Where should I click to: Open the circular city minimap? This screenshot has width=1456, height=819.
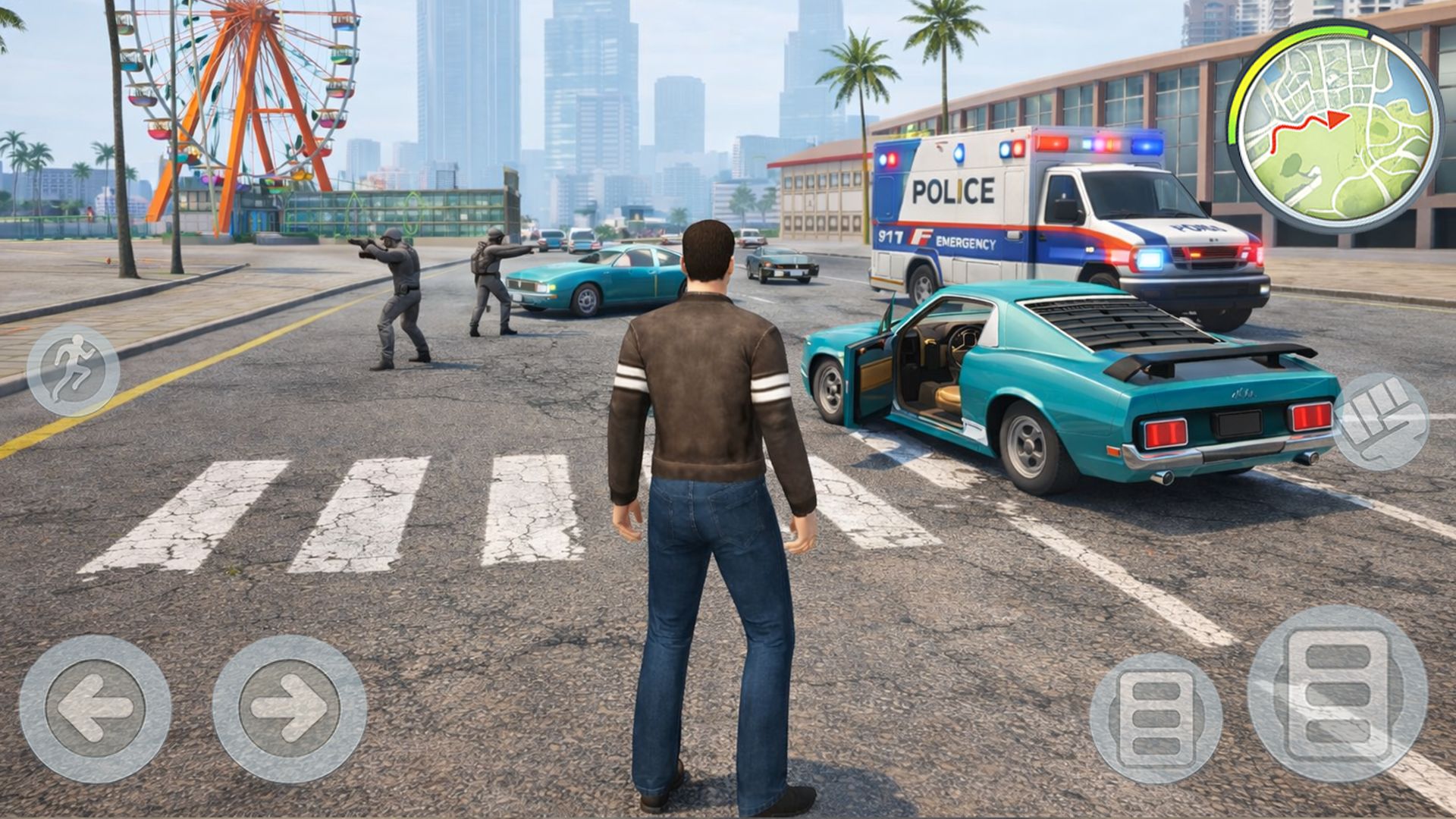point(1335,126)
